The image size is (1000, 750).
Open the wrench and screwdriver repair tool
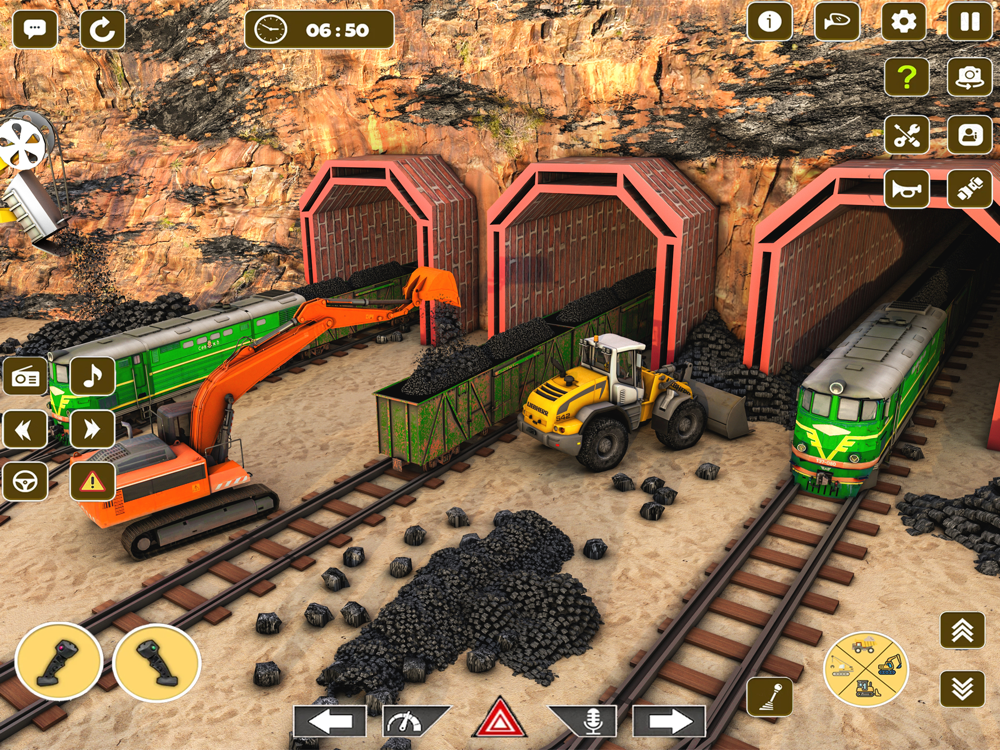(906, 134)
